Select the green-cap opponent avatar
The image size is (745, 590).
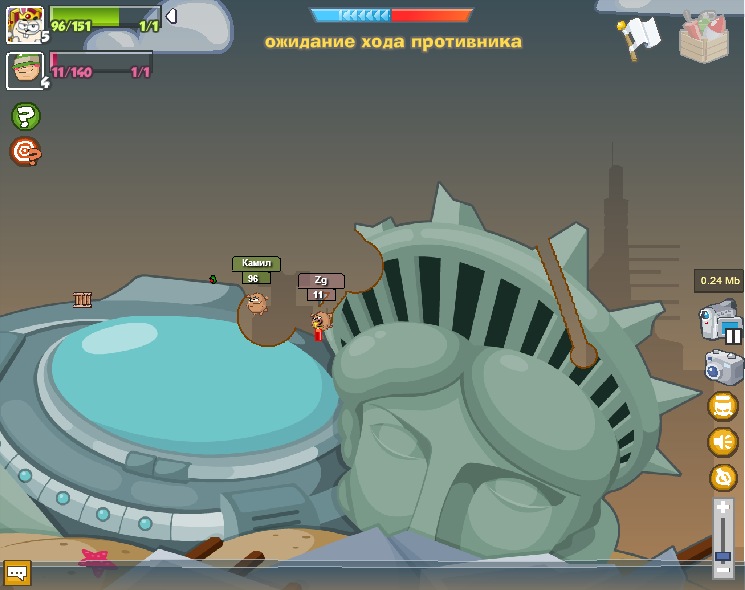(x=24, y=71)
